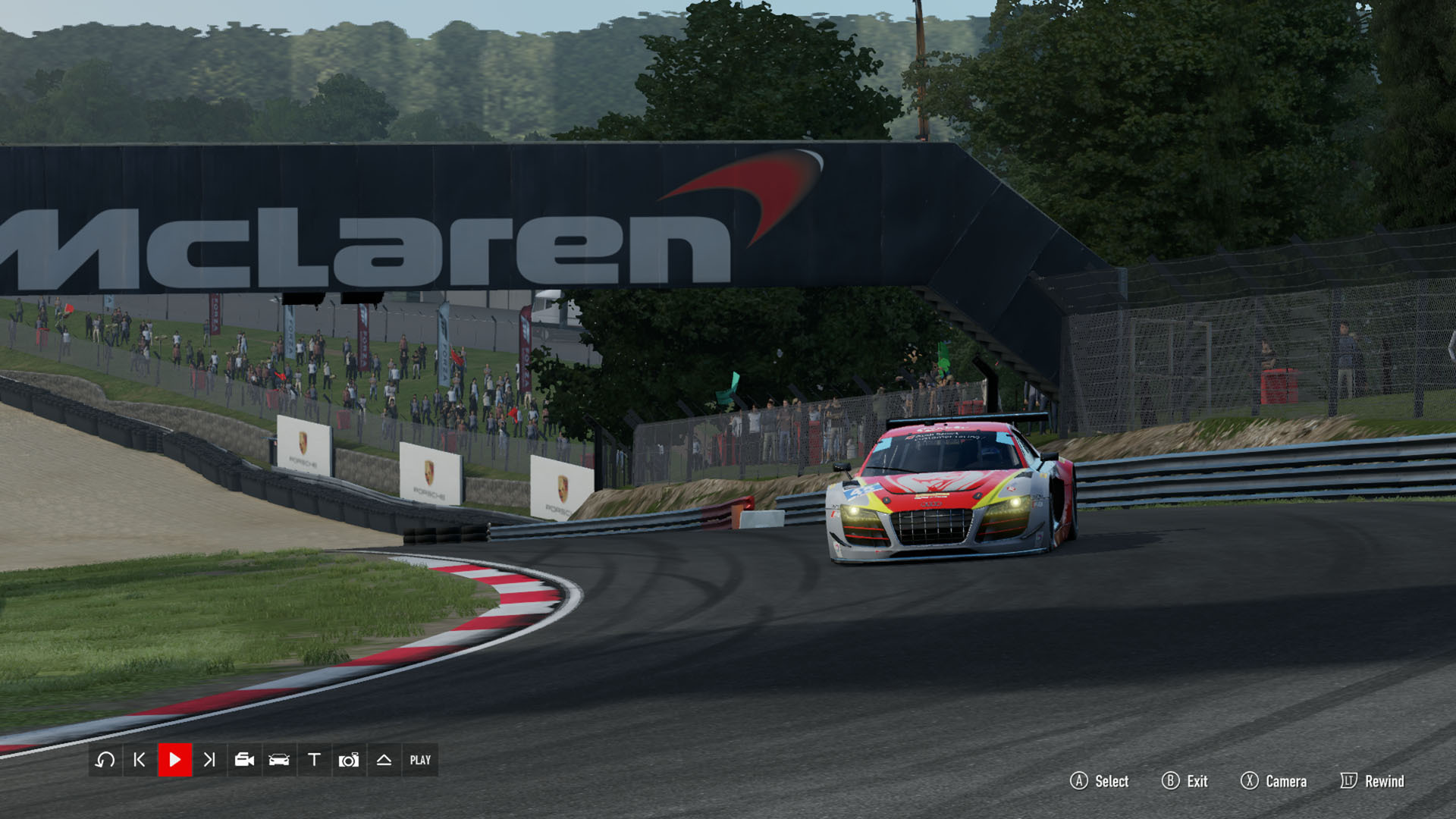This screenshot has height=819, width=1456.
Task: Open photo mode with the photo camera icon
Action: 349,760
